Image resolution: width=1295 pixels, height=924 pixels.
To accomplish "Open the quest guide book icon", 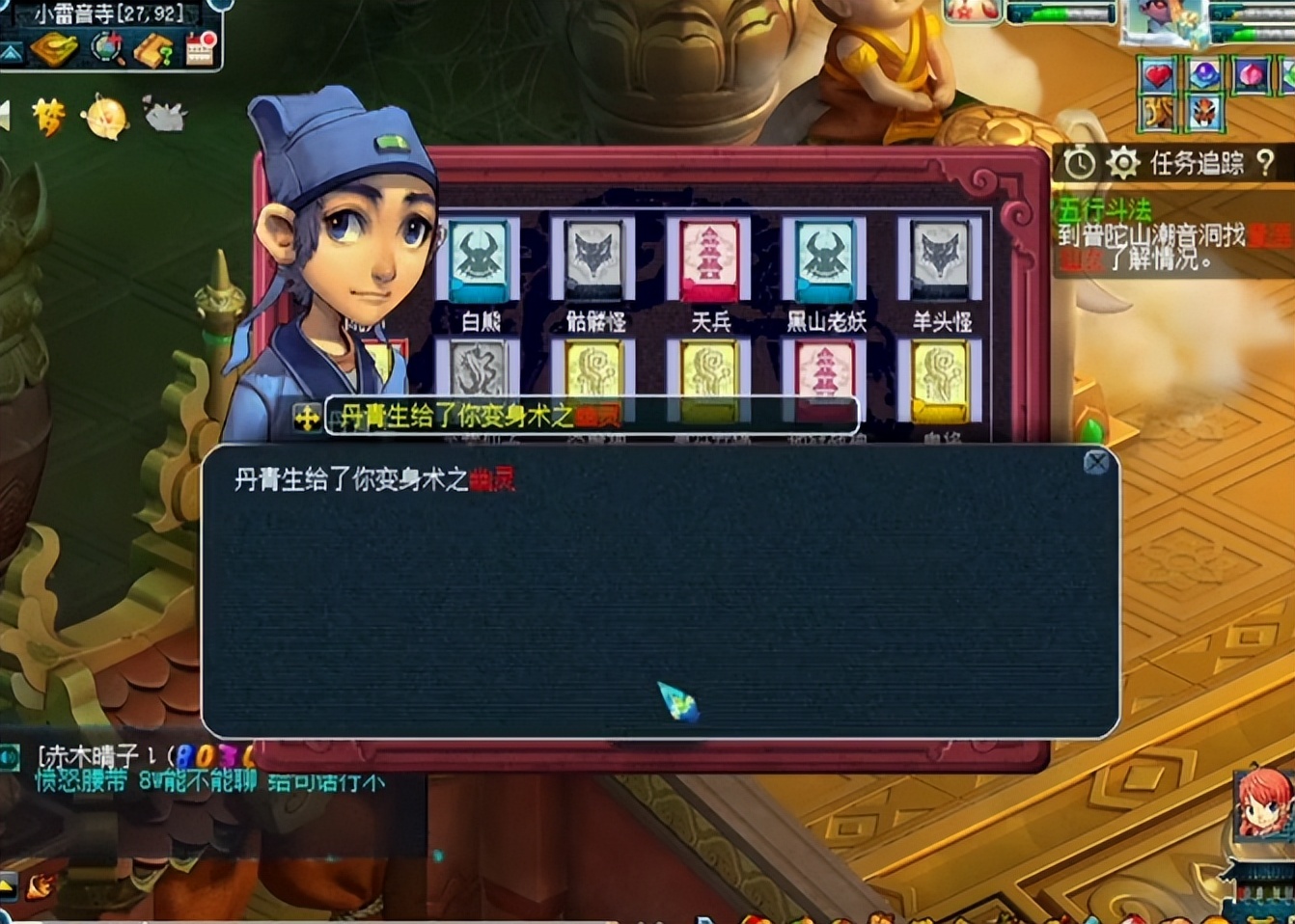I will [154, 50].
